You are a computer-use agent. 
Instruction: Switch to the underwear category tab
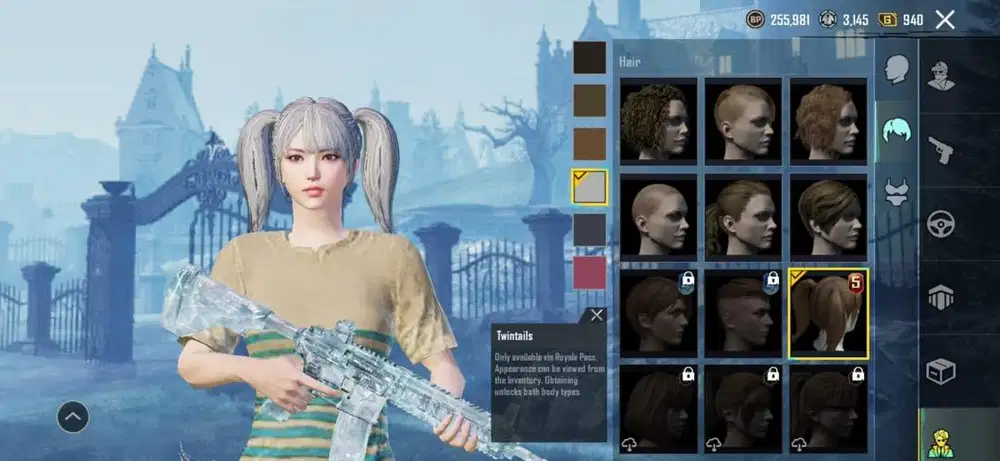[896, 191]
